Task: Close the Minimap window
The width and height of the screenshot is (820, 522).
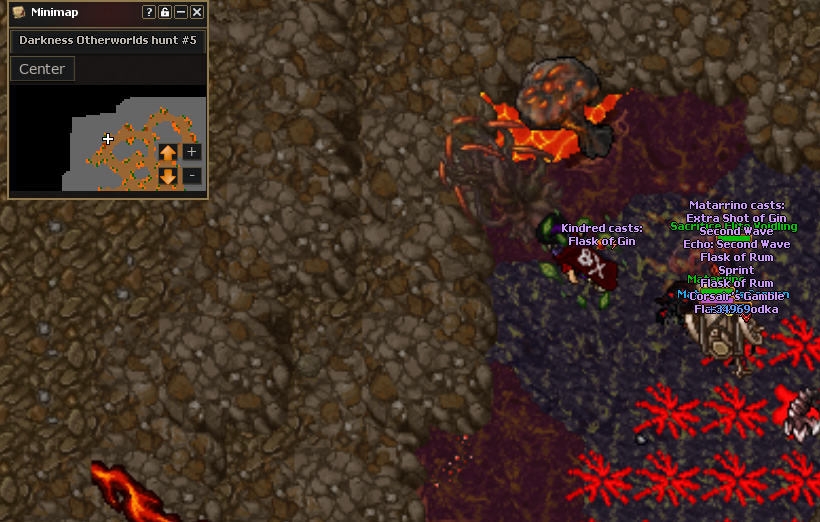Action: pos(197,12)
